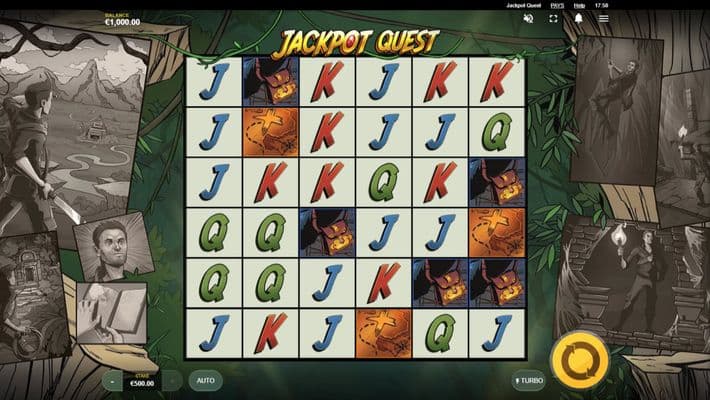Open the hamburger menu
Image resolution: width=710 pixels, height=400 pixels.
pos(603,18)
